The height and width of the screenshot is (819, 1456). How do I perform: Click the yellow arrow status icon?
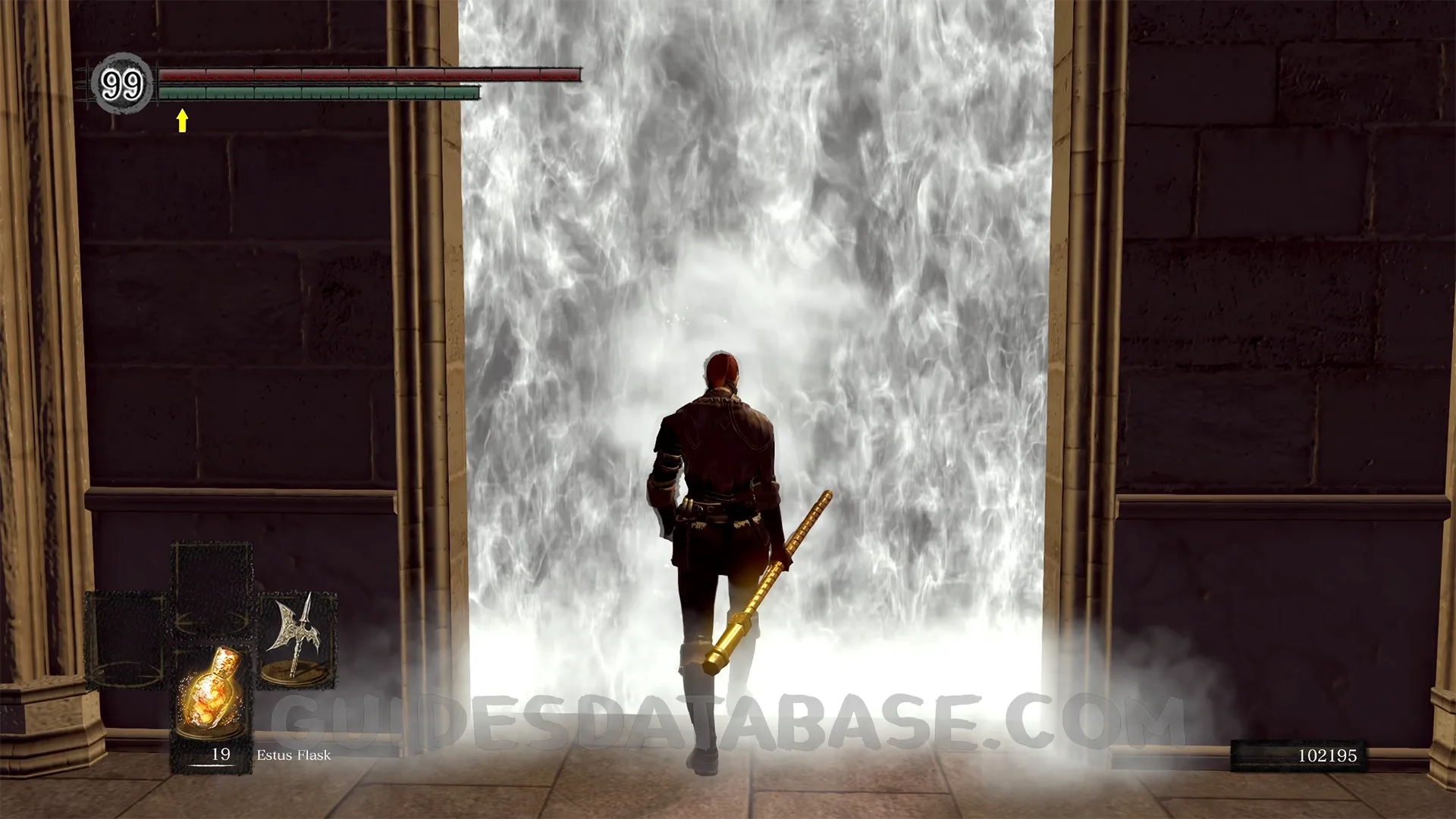(x=182, y=121)
